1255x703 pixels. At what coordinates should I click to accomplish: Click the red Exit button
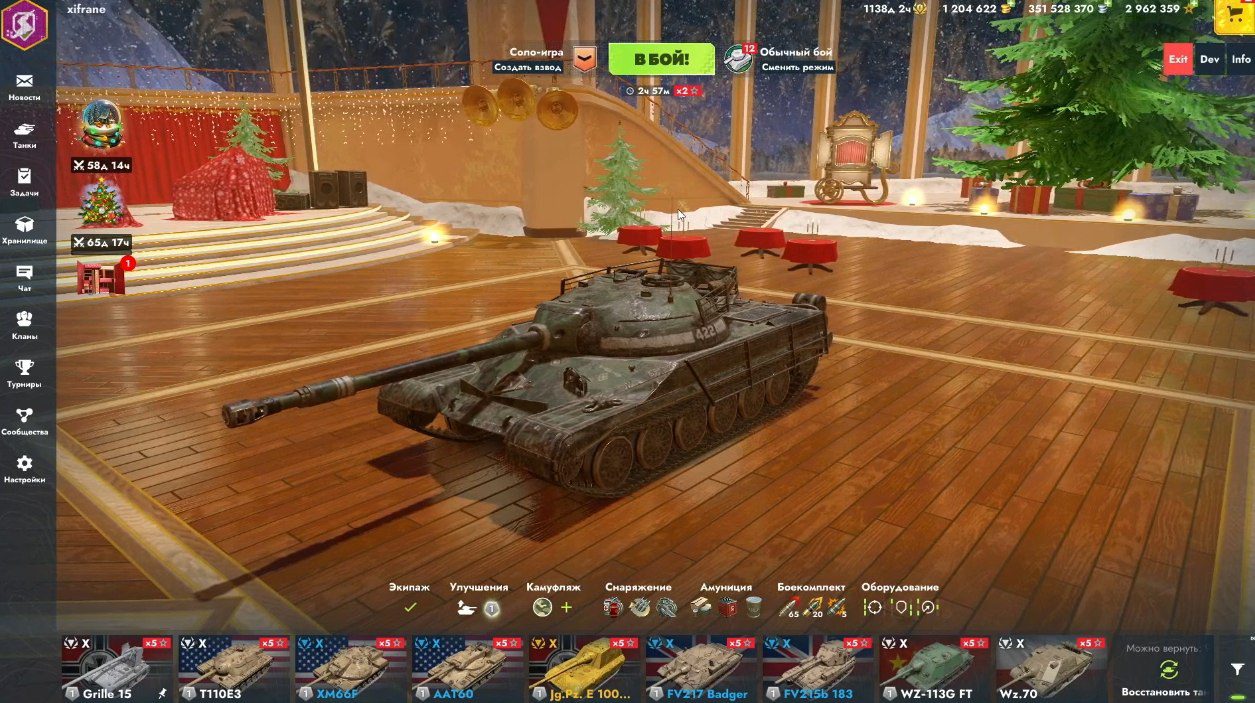coord(1178,59)
